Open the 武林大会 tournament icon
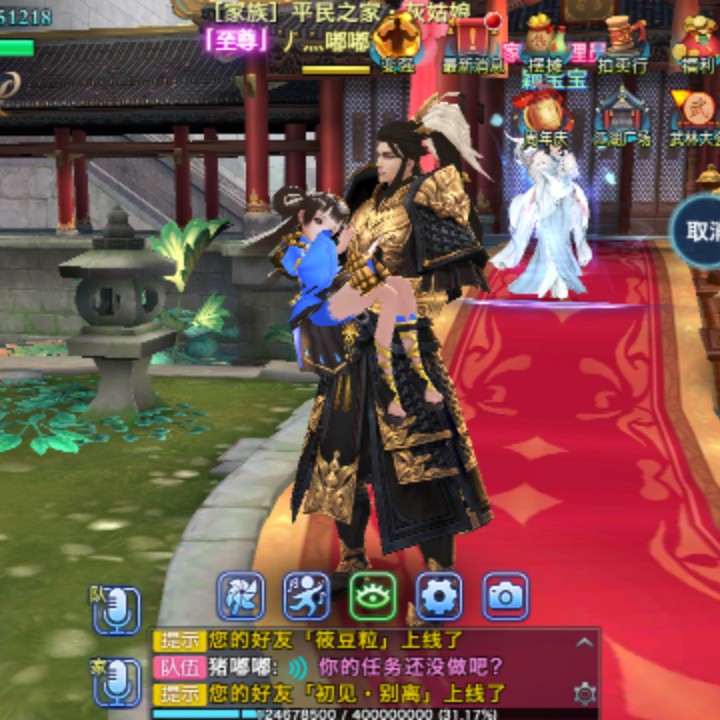 coord(696,114)
